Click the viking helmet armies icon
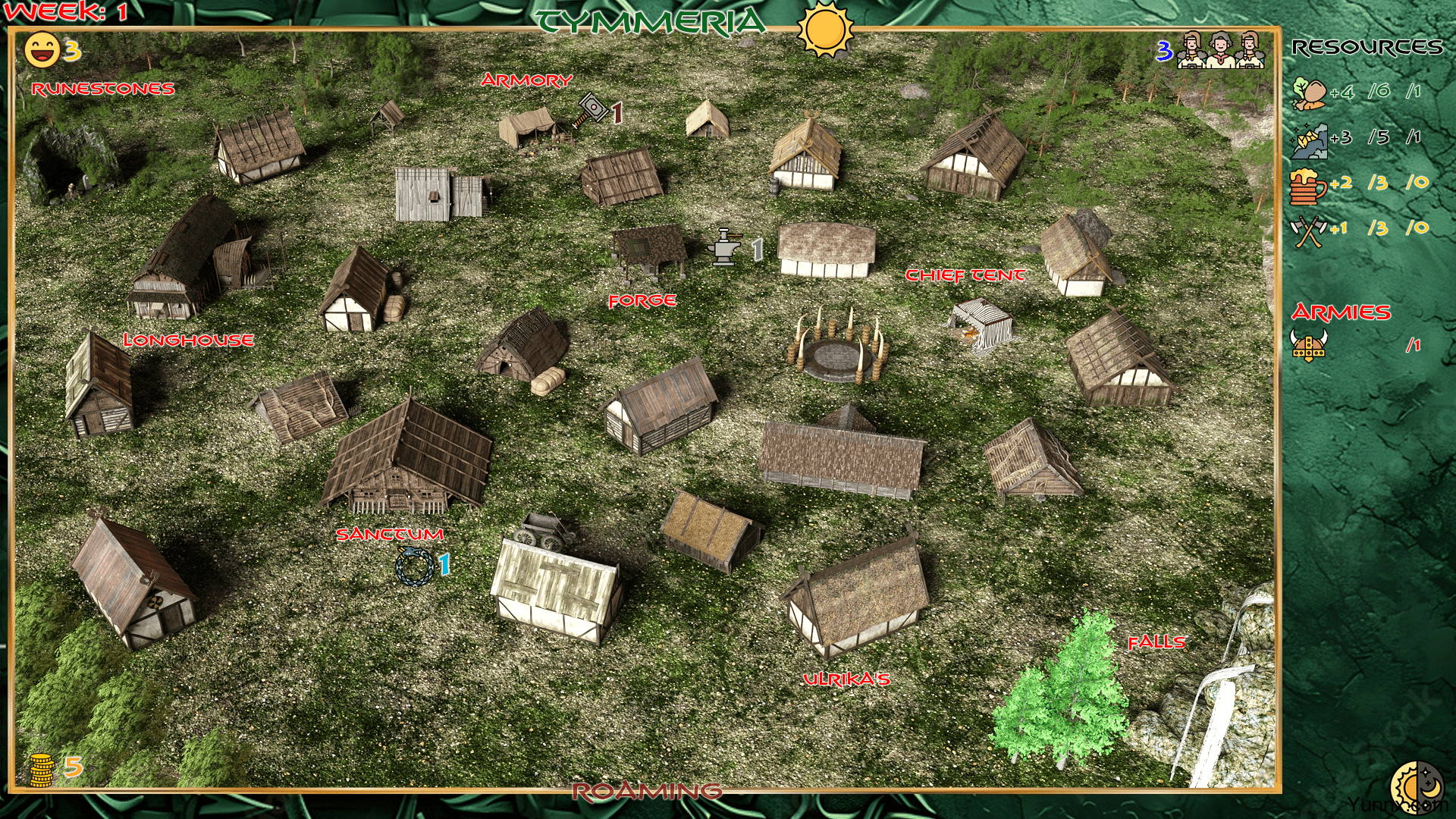Image resolution: width=1456 pixels, height=819 pixels. (1309, 345)
